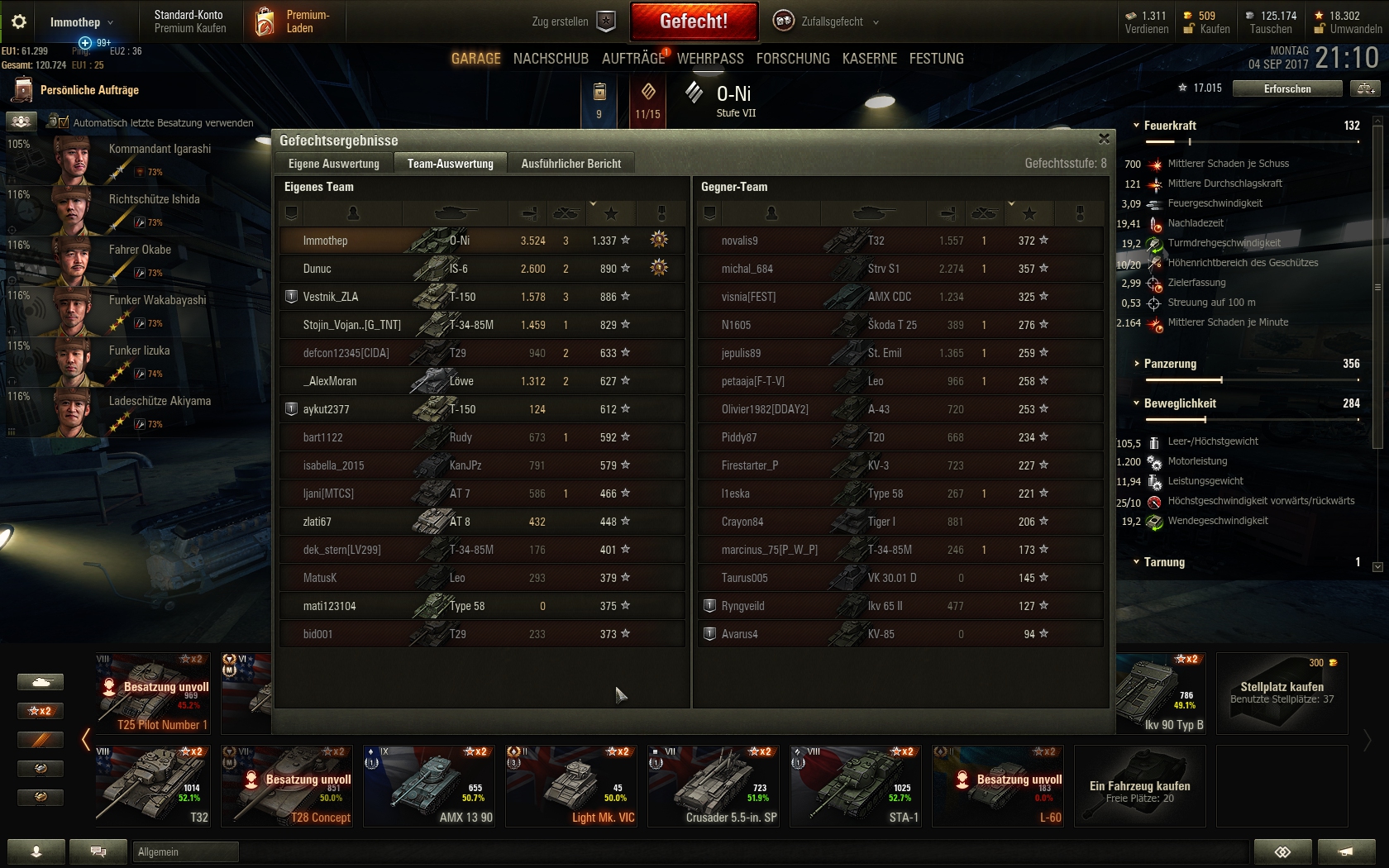Open Persönliche Aufträge missions
This screenshot has width=1389, height=868.
click(88, 90)
